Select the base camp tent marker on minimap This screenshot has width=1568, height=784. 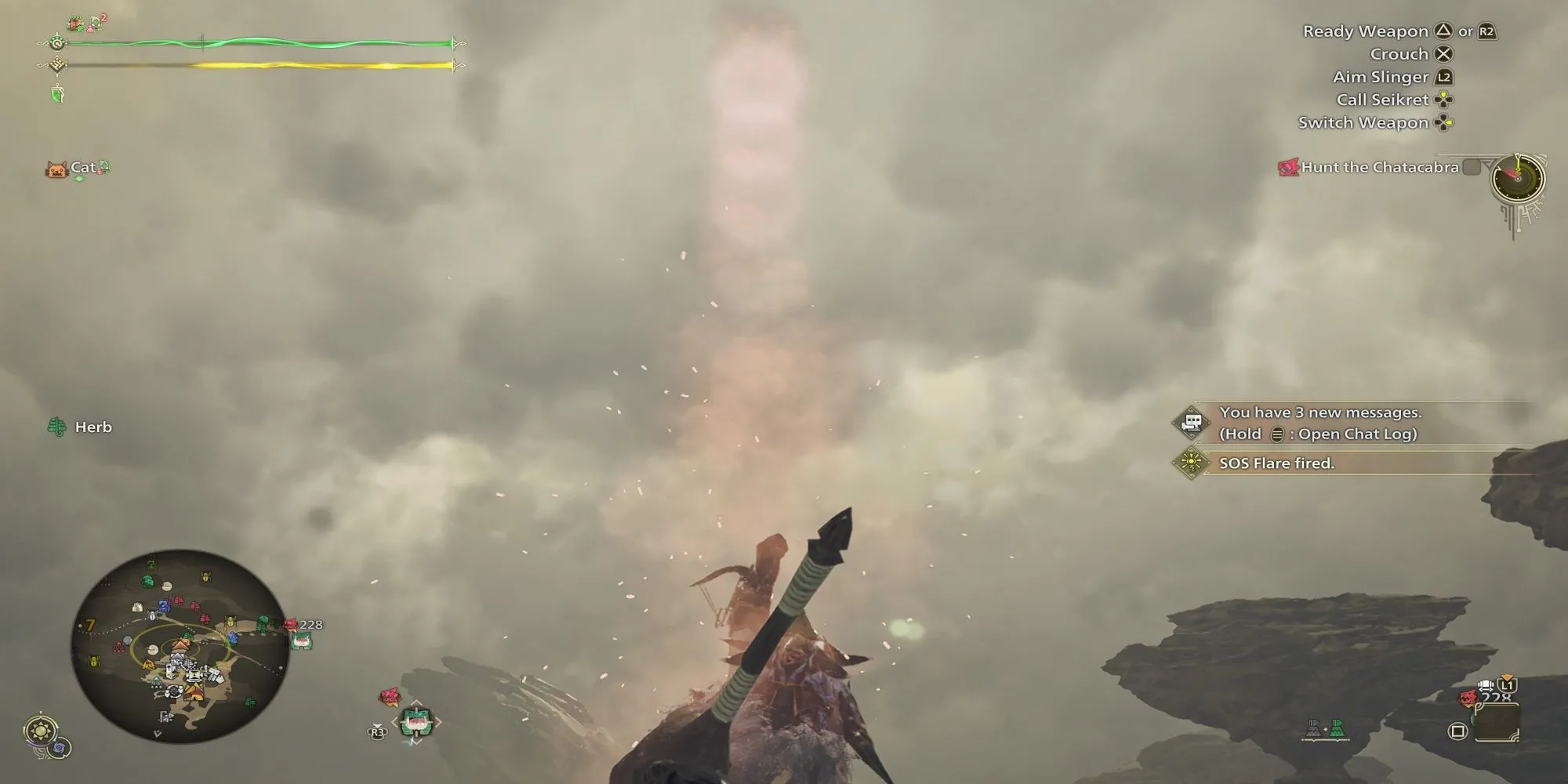tap(182, 644)
